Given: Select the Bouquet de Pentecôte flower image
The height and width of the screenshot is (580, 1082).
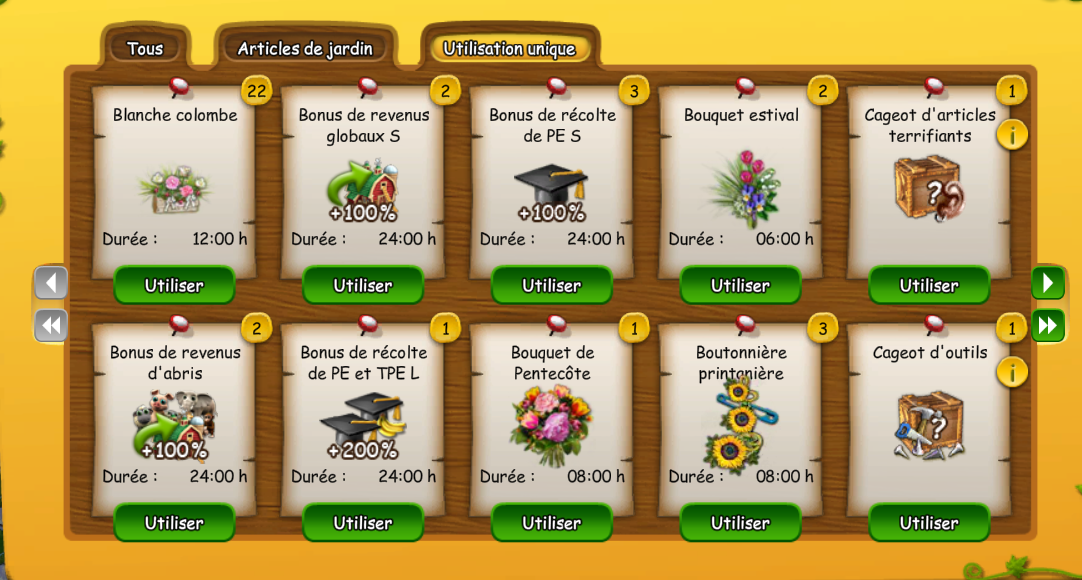Looking at the screenshot, I should coord(551,424).
